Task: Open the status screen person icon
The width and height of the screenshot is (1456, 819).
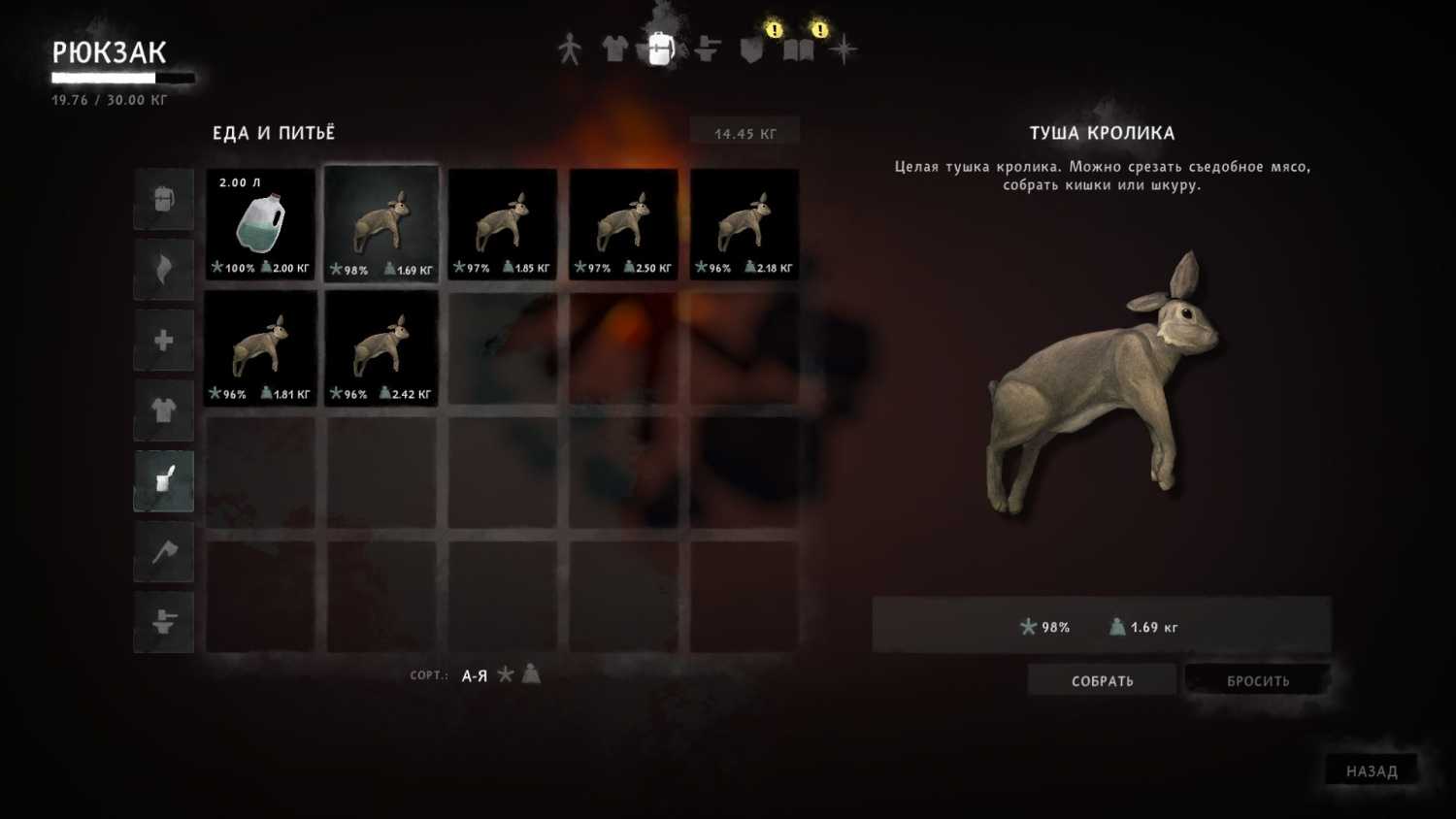Action: 570,49
